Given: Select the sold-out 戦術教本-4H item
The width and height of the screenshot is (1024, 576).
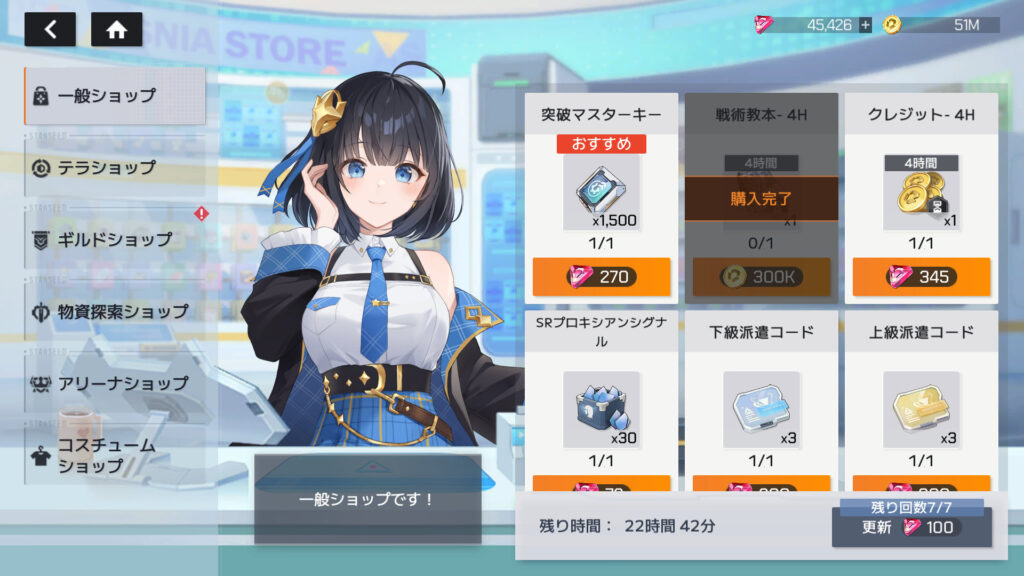Looking at the screenshot, I should pyautogui.click(x=761, y=198).
